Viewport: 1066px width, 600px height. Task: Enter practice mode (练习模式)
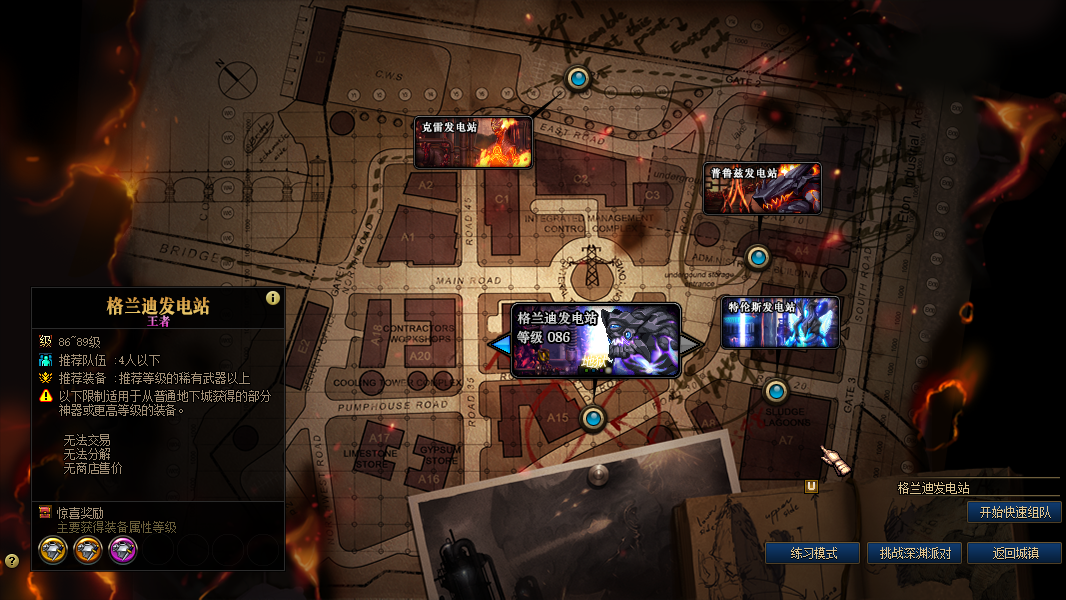(812, 553)
